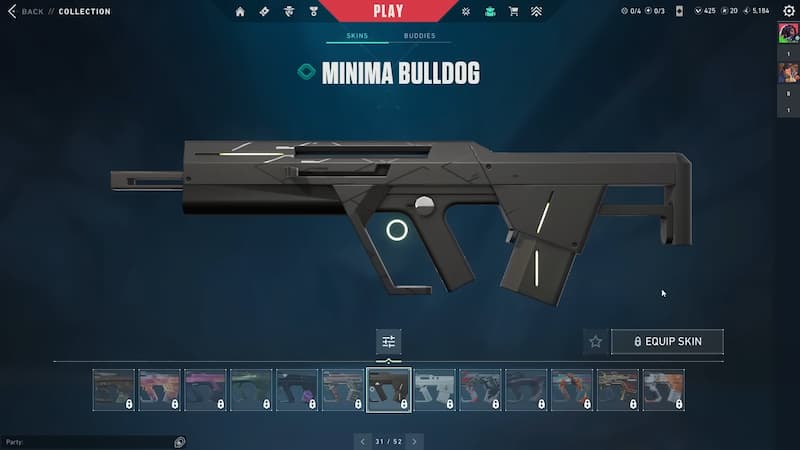Go to the next page of skins

[x=415, y=441]
